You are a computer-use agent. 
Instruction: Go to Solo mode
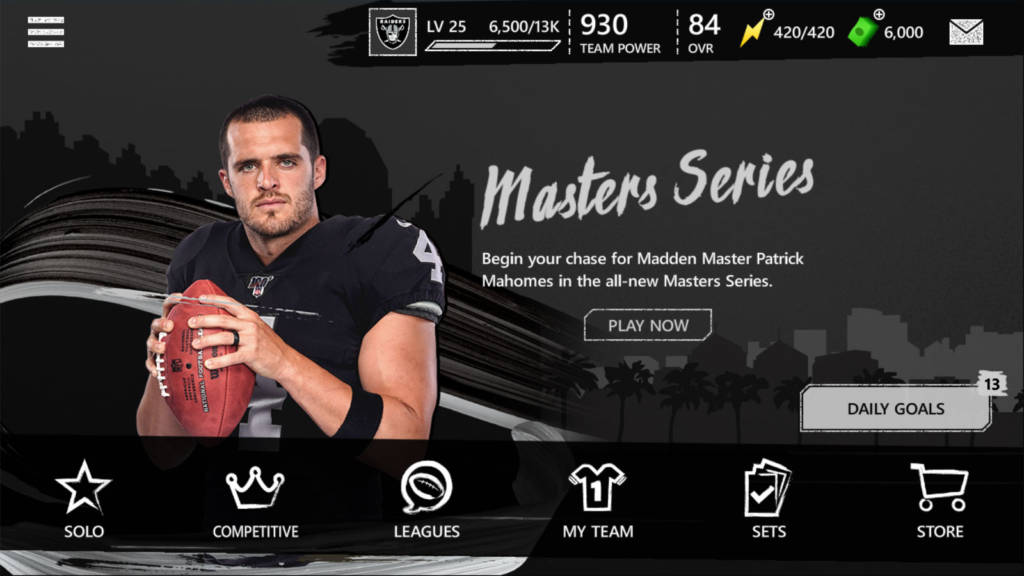pyautogui.click(x=84, y=500)
